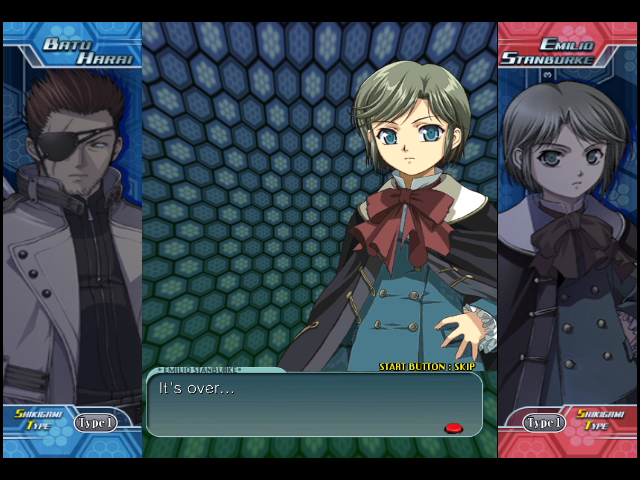Click the red continue indicator in dialogue

pos(453,428)
